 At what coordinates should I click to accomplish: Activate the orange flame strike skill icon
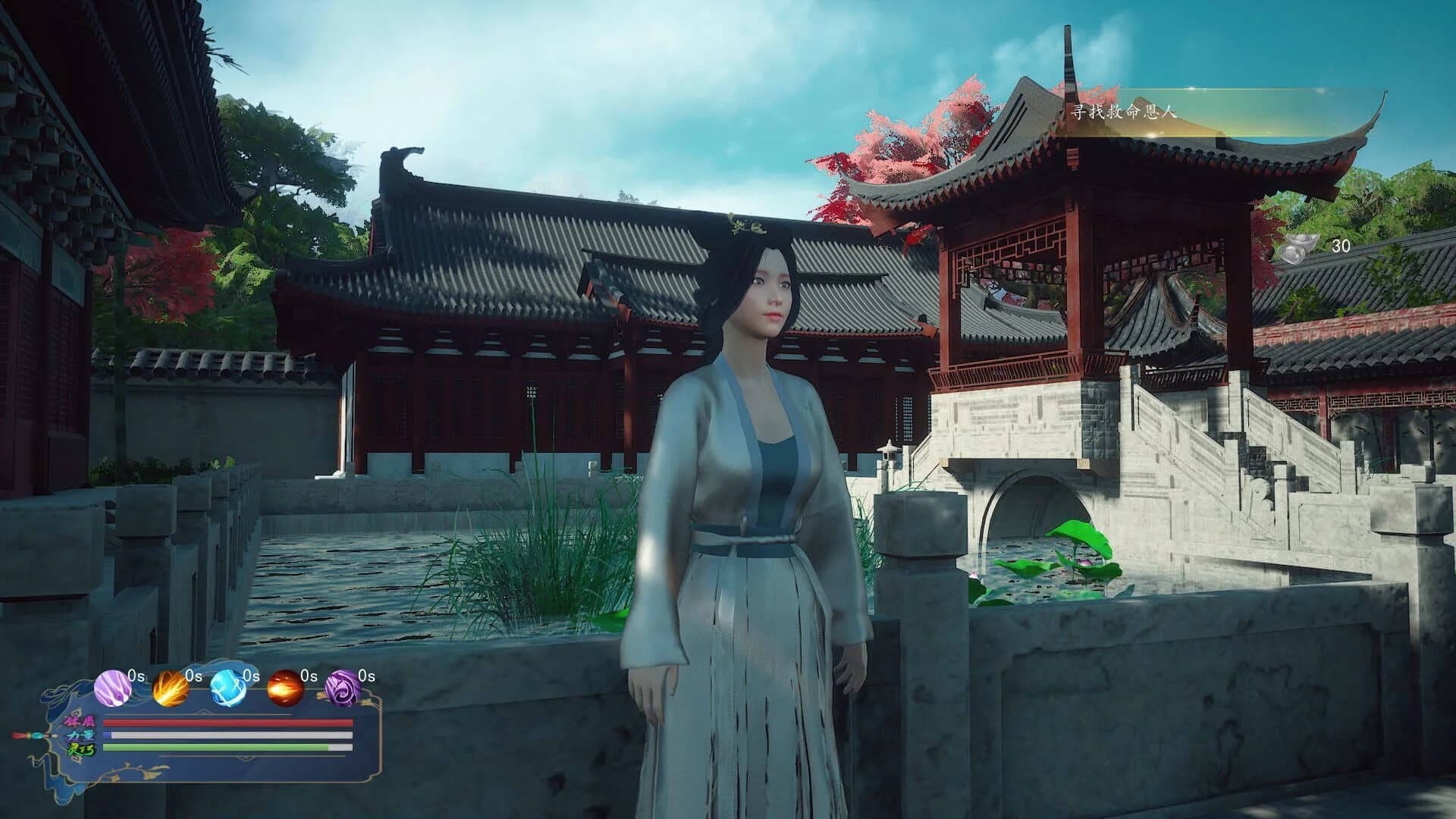170,689
